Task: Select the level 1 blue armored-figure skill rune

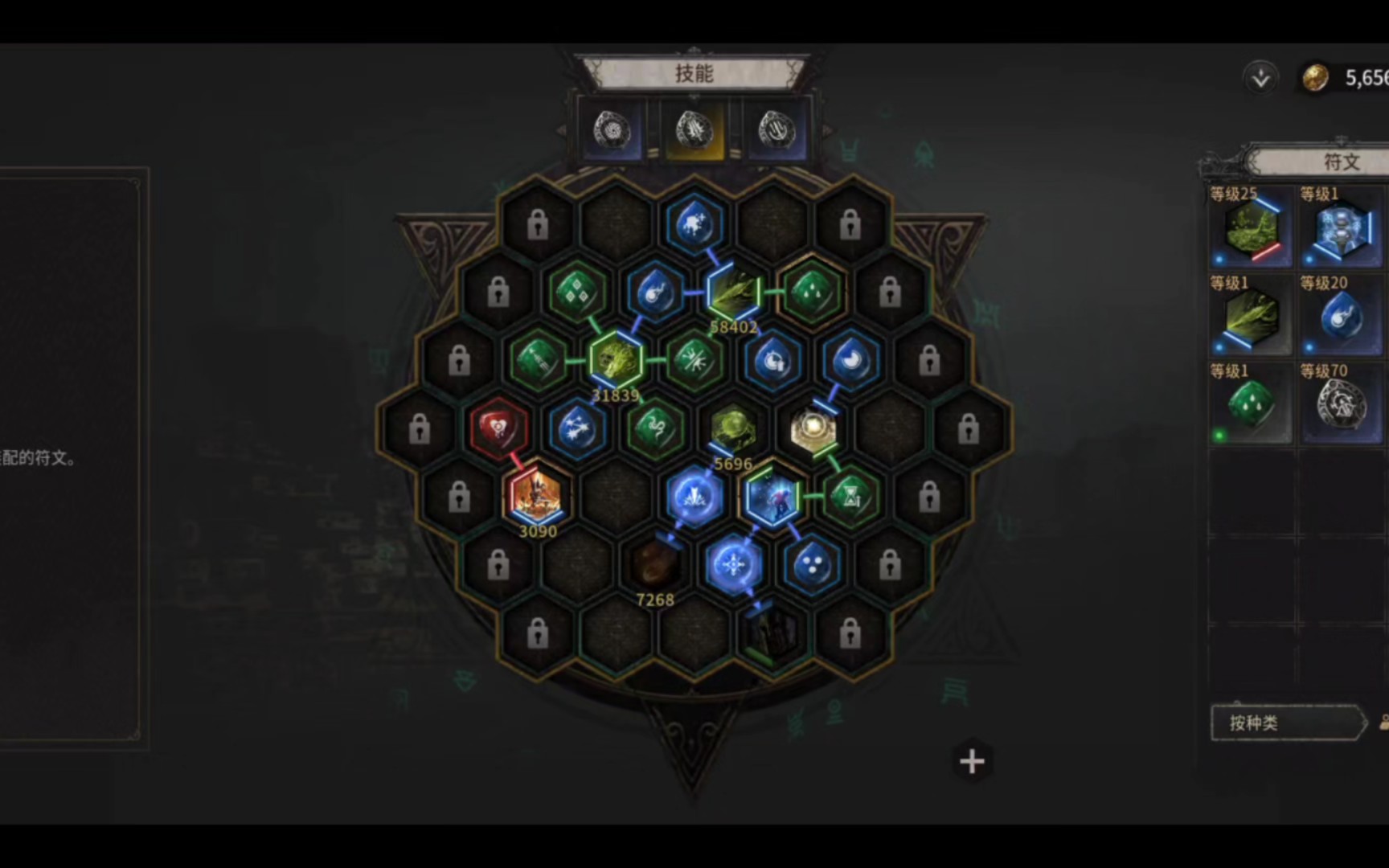Action: 1340,230
